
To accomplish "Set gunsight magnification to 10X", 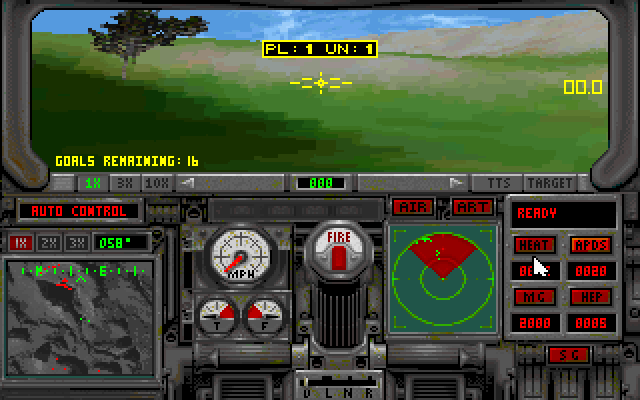I will click(x=156, y=183).
